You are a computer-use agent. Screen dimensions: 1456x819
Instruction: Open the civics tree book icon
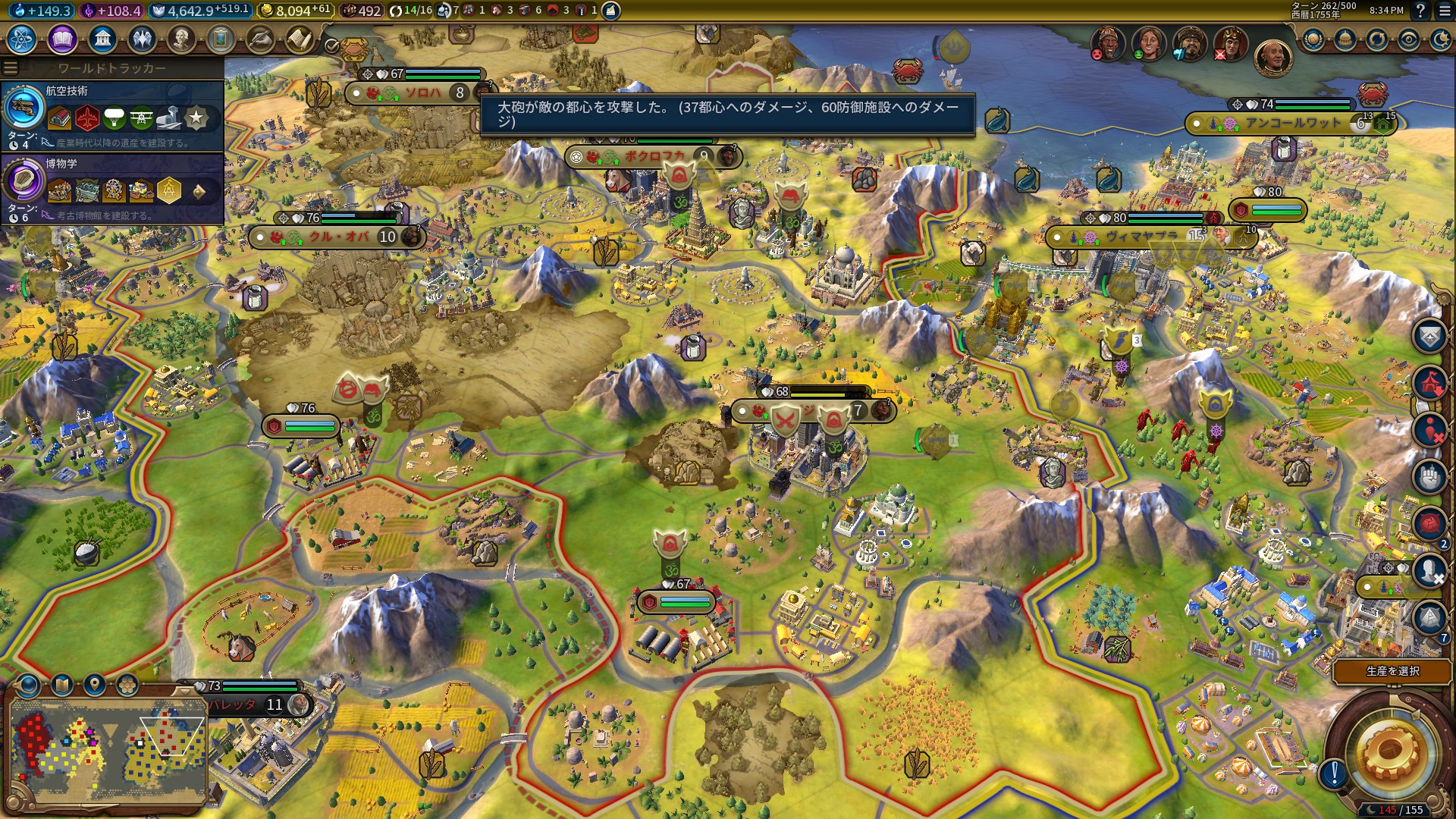click(62, 39)
